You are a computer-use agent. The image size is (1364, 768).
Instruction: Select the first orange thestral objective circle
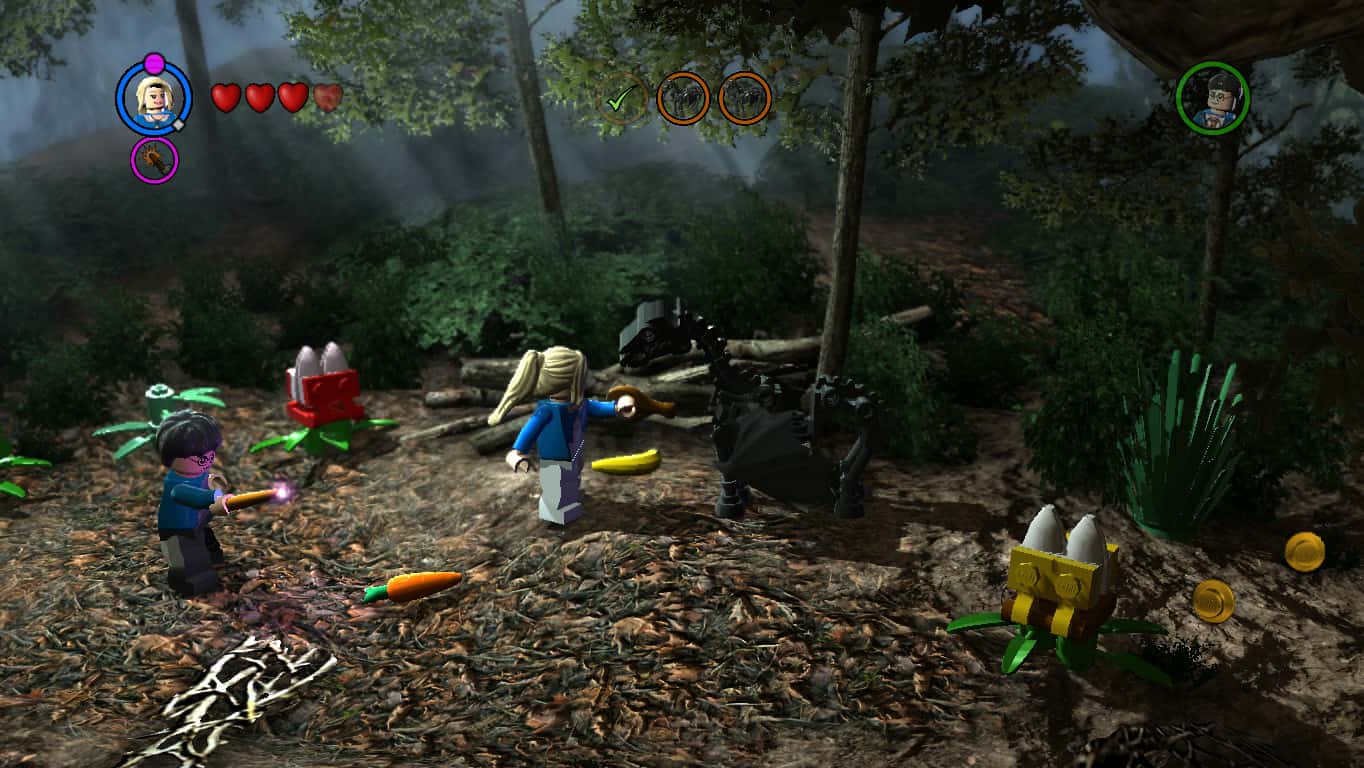[x=684, y=96]
